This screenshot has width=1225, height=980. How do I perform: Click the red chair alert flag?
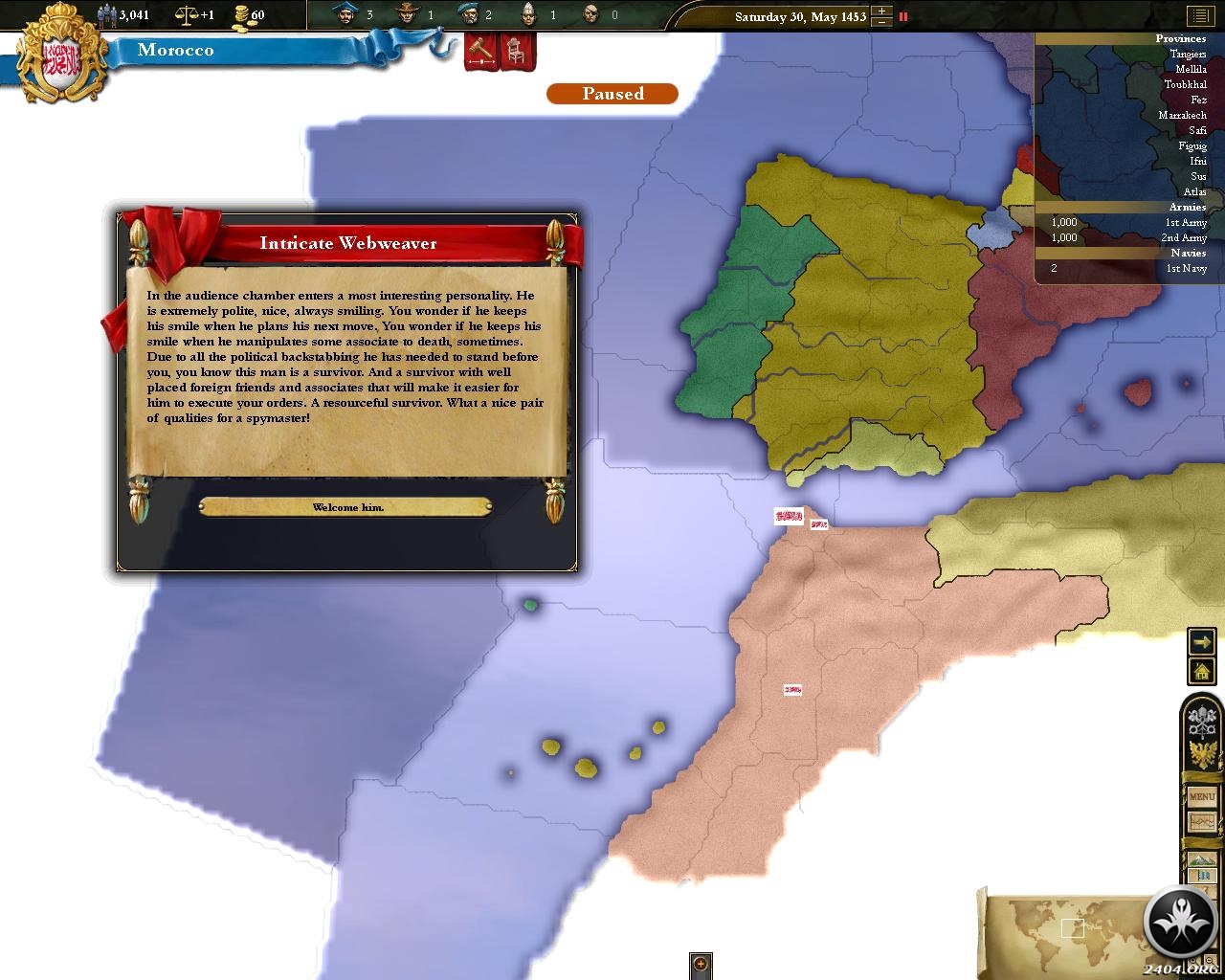pos(515,51)
